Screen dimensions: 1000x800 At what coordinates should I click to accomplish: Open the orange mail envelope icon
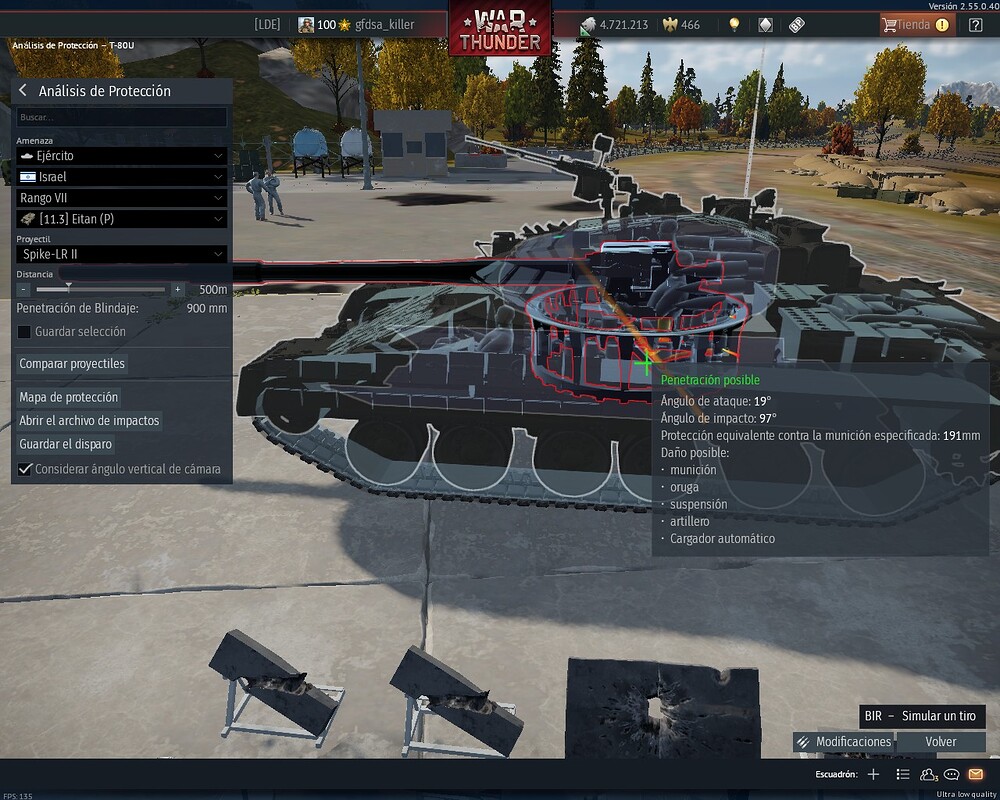(x=976, y=774)
